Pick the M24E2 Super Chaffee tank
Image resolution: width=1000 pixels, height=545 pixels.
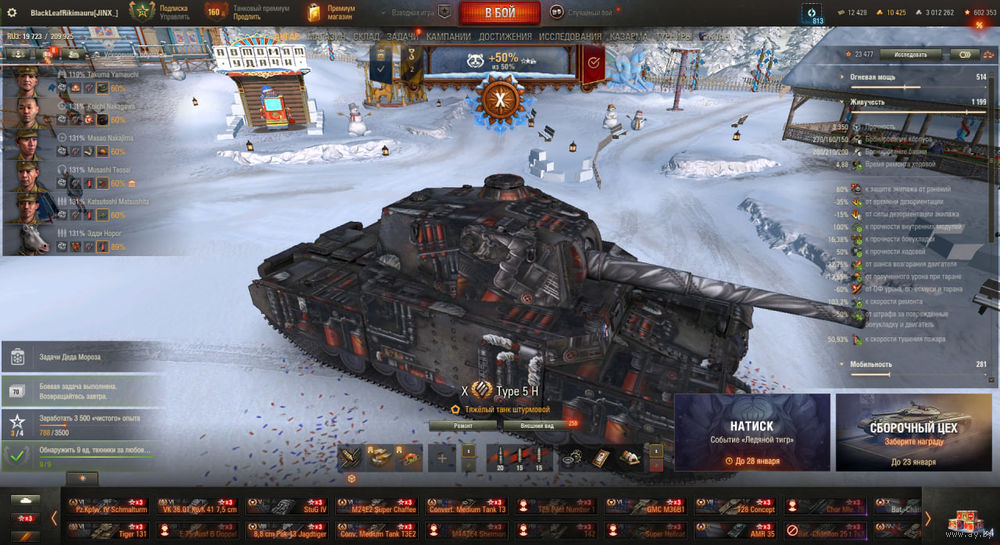375,507
